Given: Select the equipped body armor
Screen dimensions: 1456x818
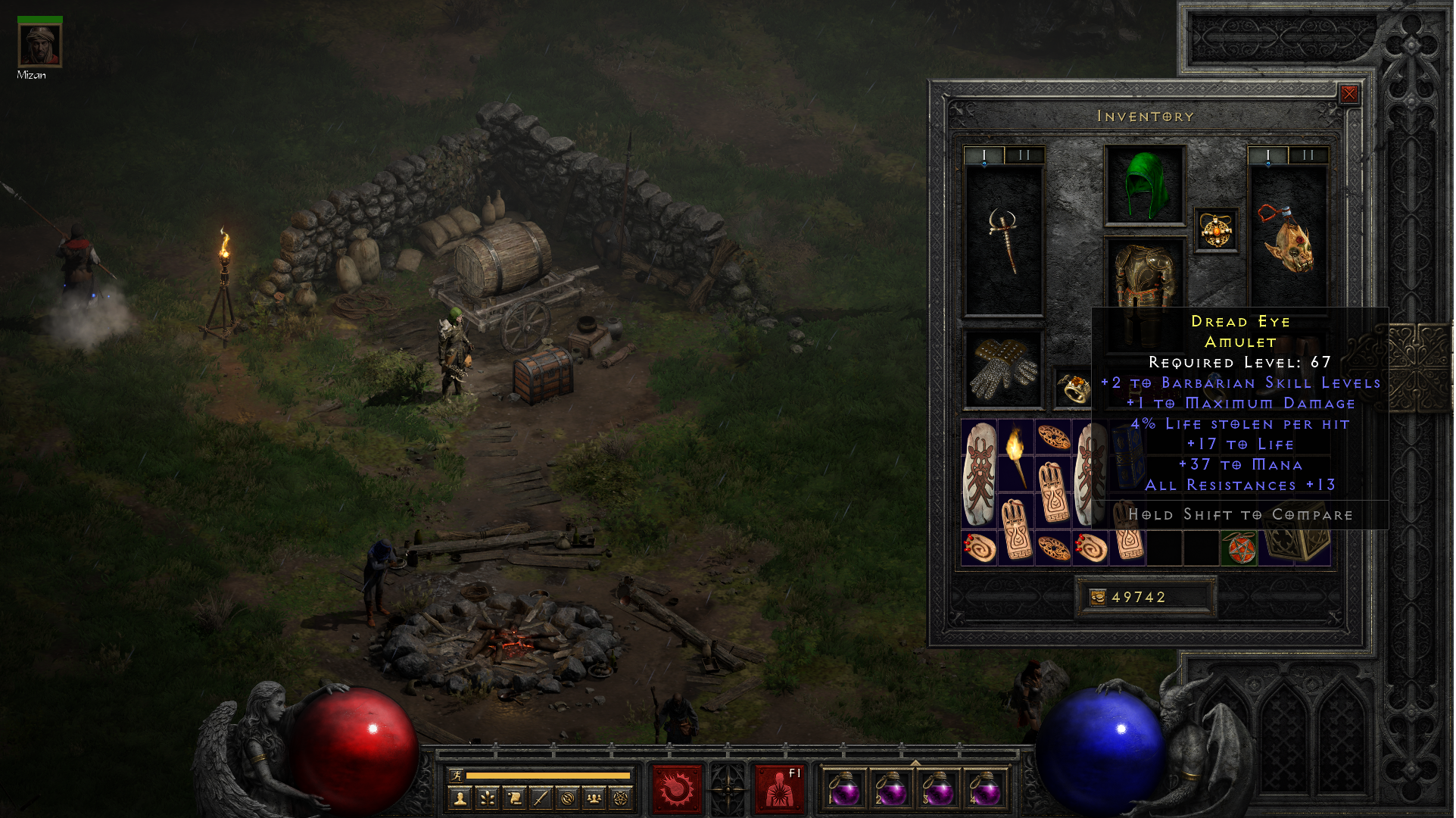Looking at the screenshot, I should (x=1146, y=276).
